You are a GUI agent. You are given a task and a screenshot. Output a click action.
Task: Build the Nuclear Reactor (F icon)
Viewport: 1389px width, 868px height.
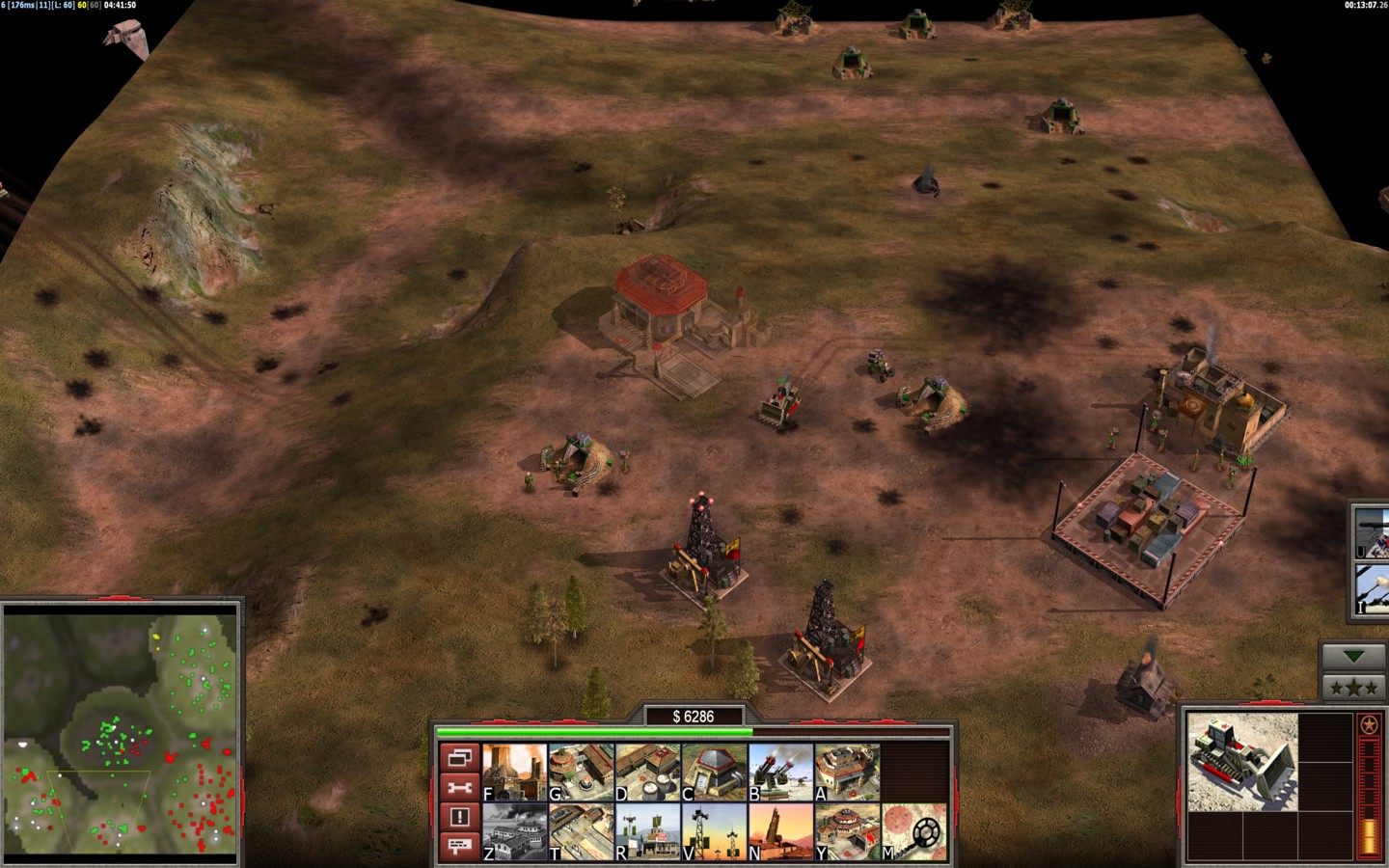[x=514, y=773]
